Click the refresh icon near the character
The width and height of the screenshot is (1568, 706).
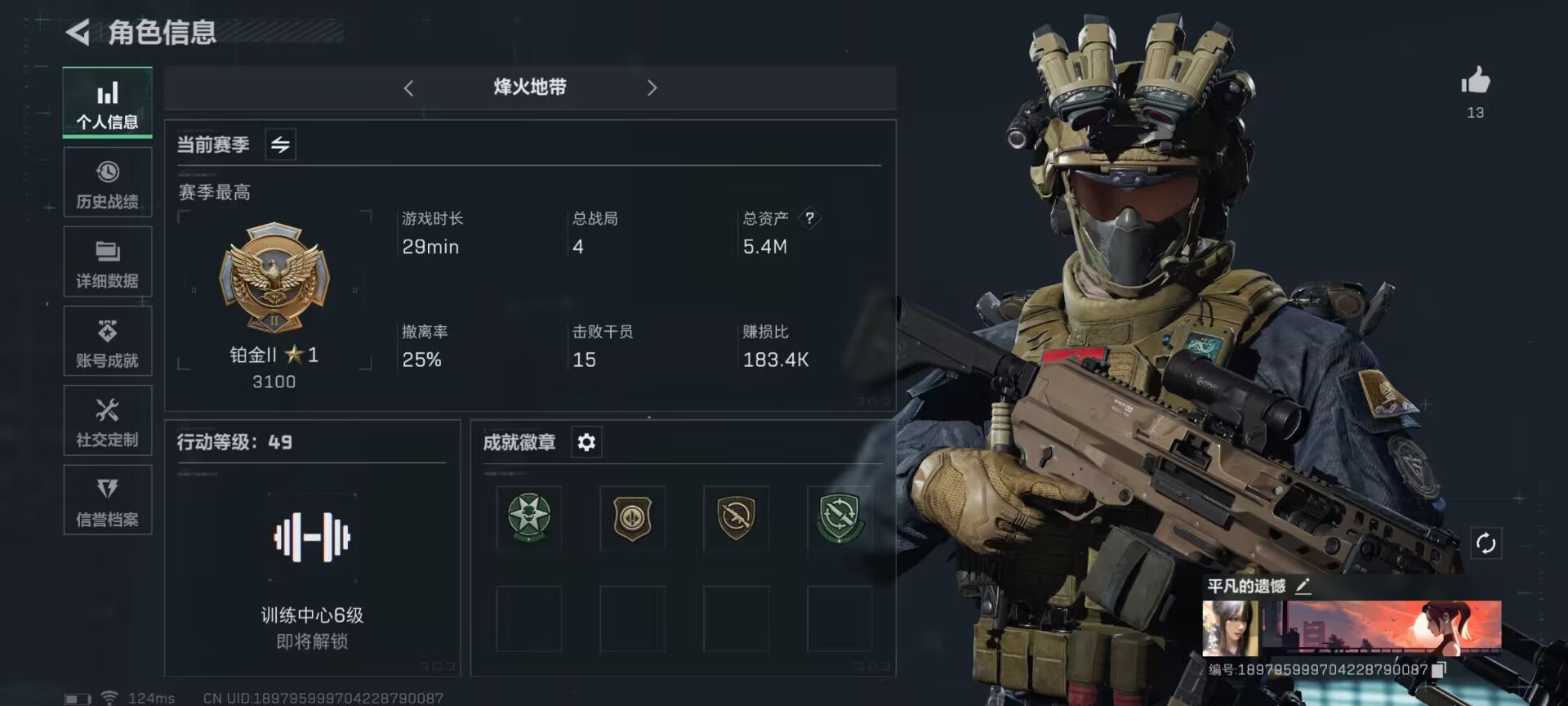(x=1486, y=541)
